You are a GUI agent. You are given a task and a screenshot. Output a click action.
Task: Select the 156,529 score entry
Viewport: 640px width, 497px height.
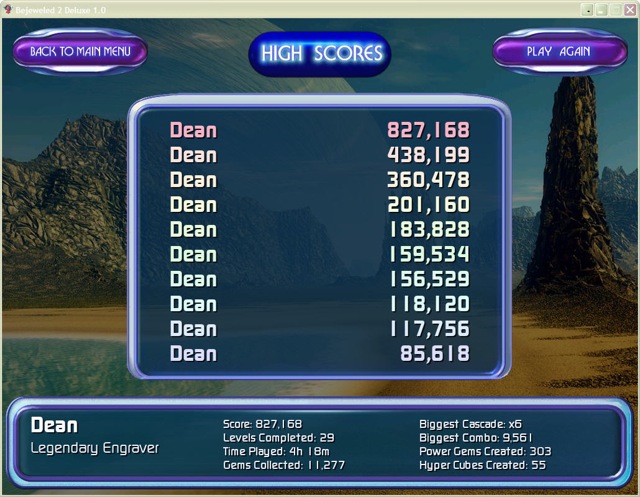[319, 279]
